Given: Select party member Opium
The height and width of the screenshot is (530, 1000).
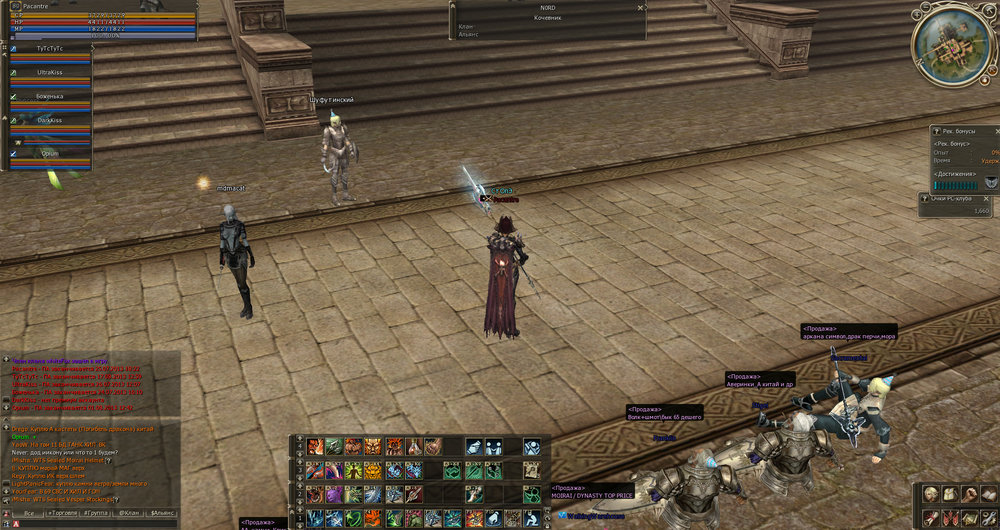Looking at the screenshot, I should [49, 153].
